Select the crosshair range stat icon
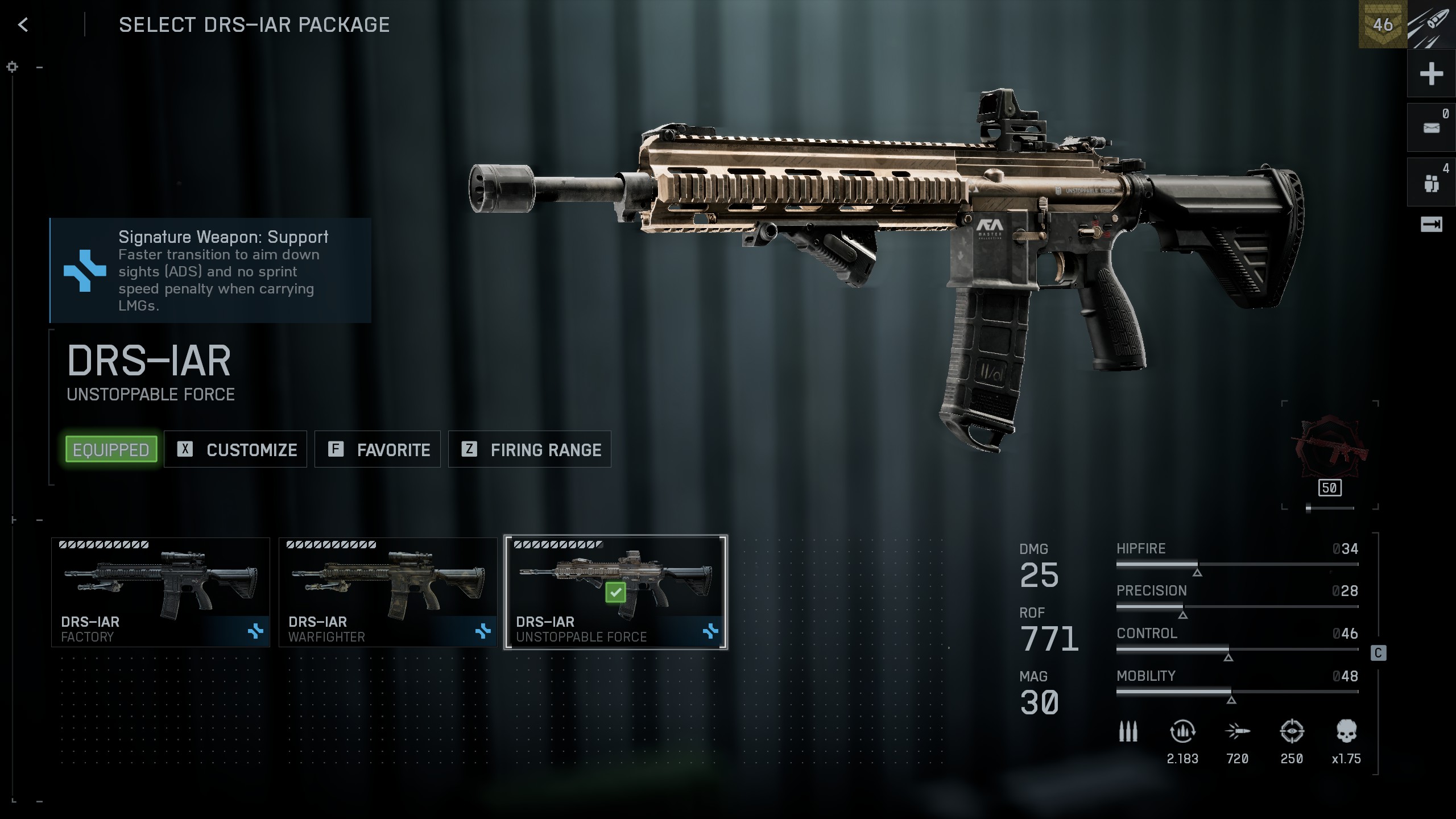This screenshot has height=819, width=1456. (1292, 732)
